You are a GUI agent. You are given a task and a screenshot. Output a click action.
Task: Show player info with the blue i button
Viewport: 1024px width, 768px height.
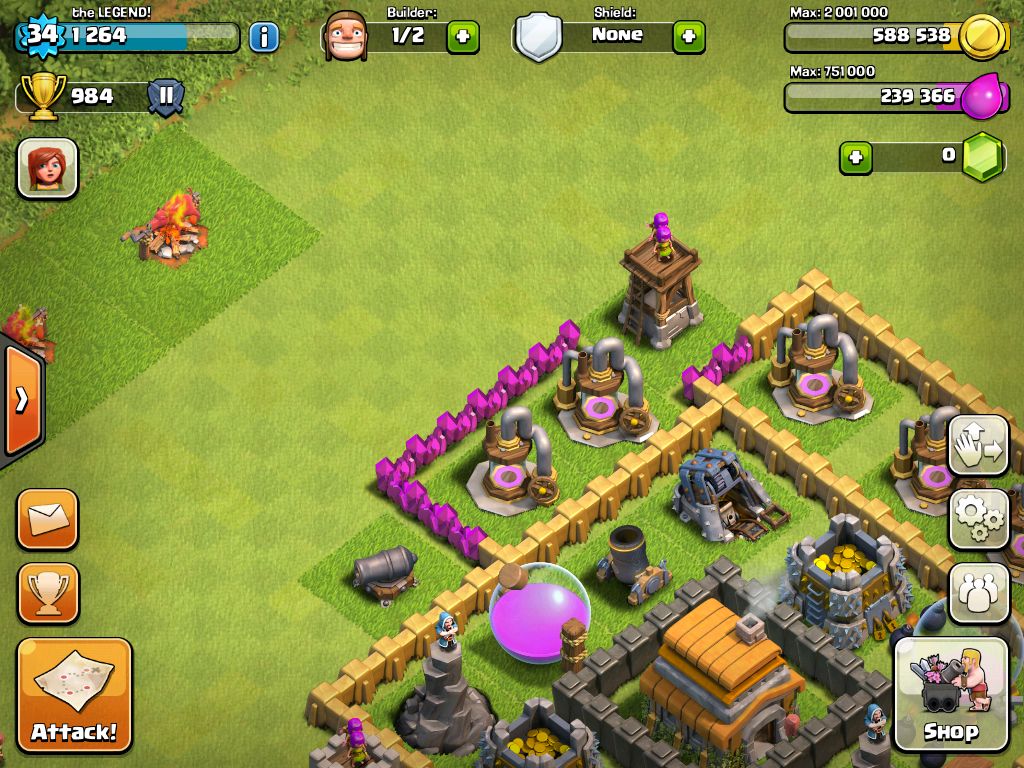coord(263,37)
